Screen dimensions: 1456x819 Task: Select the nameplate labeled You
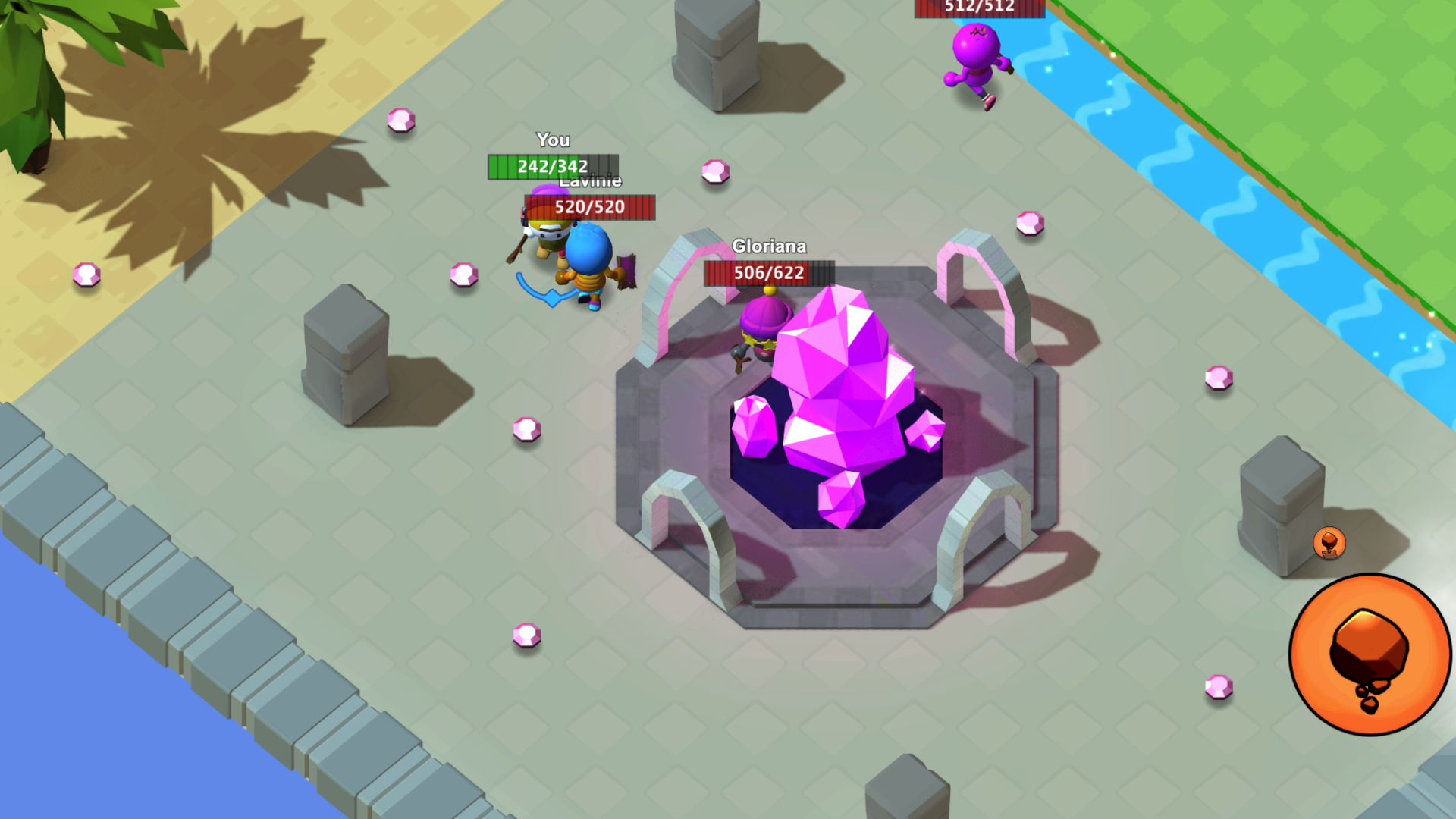click(554, 140)
